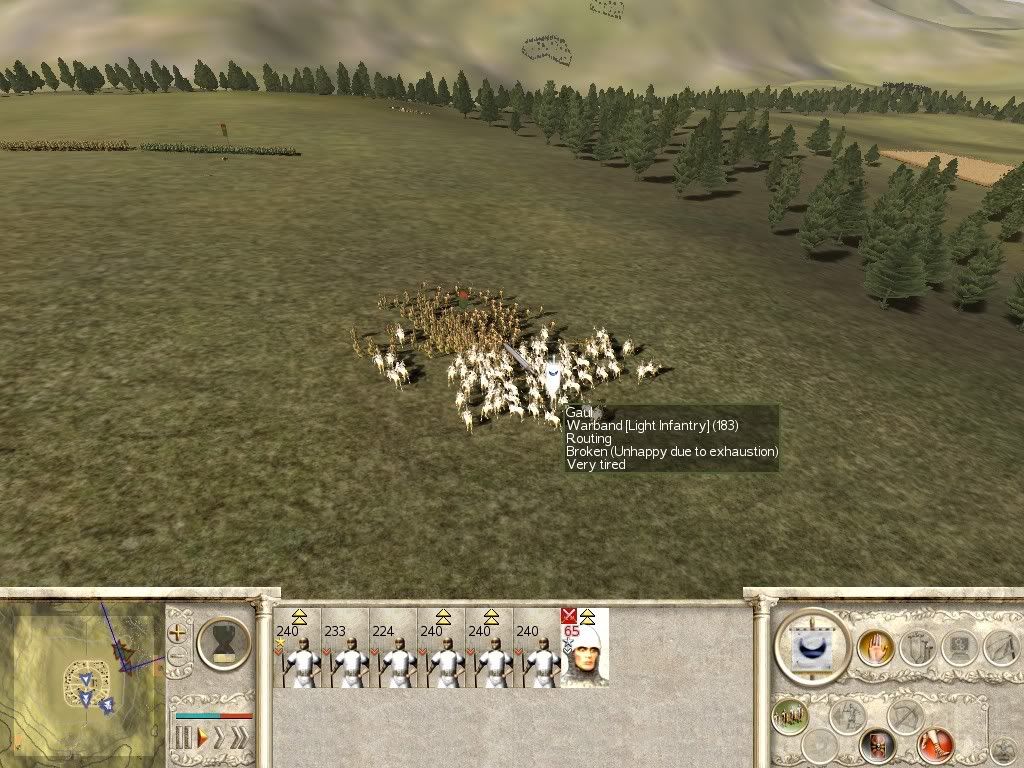
Task: Toggle the red shield icon button
Action: 877,744
